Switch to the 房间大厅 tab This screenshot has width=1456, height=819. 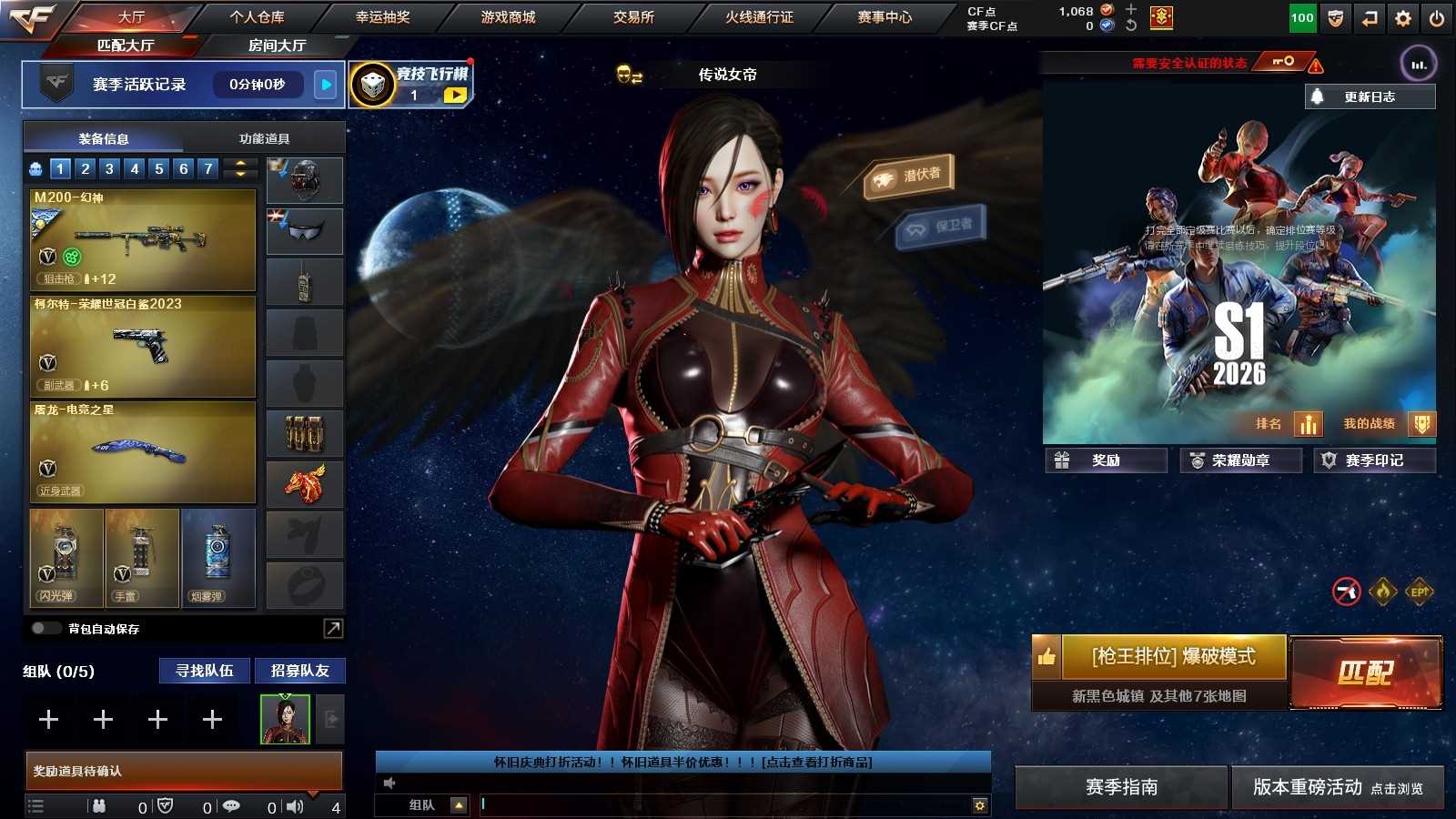(277, 45)
